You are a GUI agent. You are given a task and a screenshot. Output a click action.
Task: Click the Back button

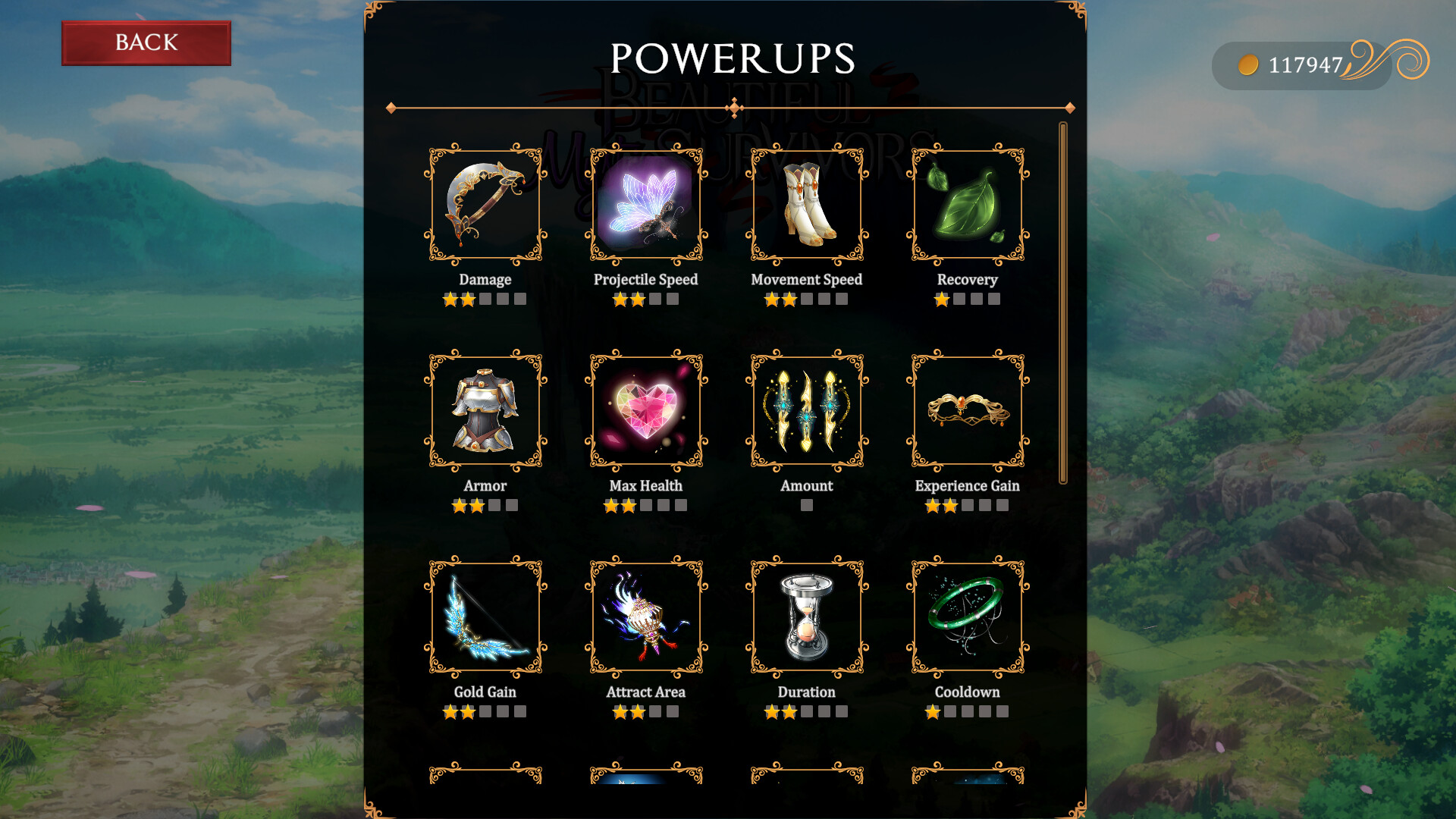coord(146,42)
